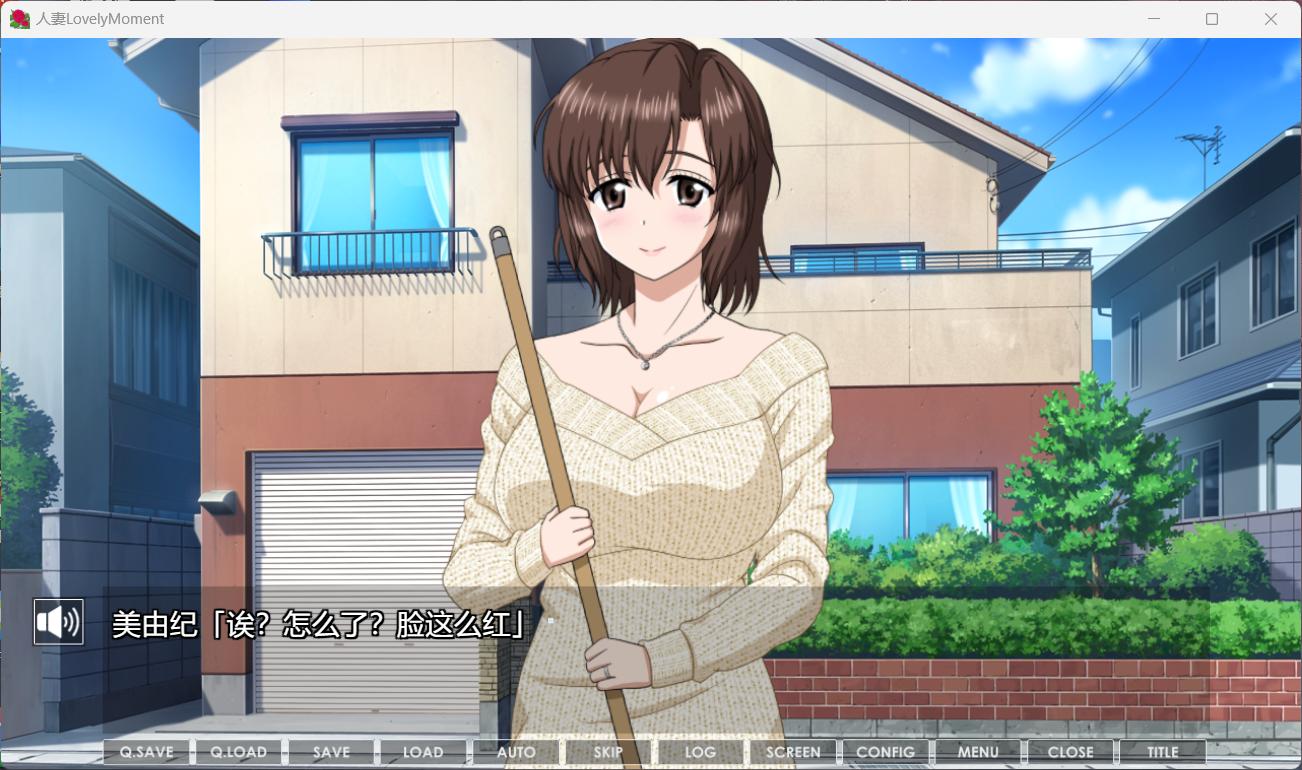Open the SAVE menu
This screenshot has height=770, width=1302.
[331, 752]
